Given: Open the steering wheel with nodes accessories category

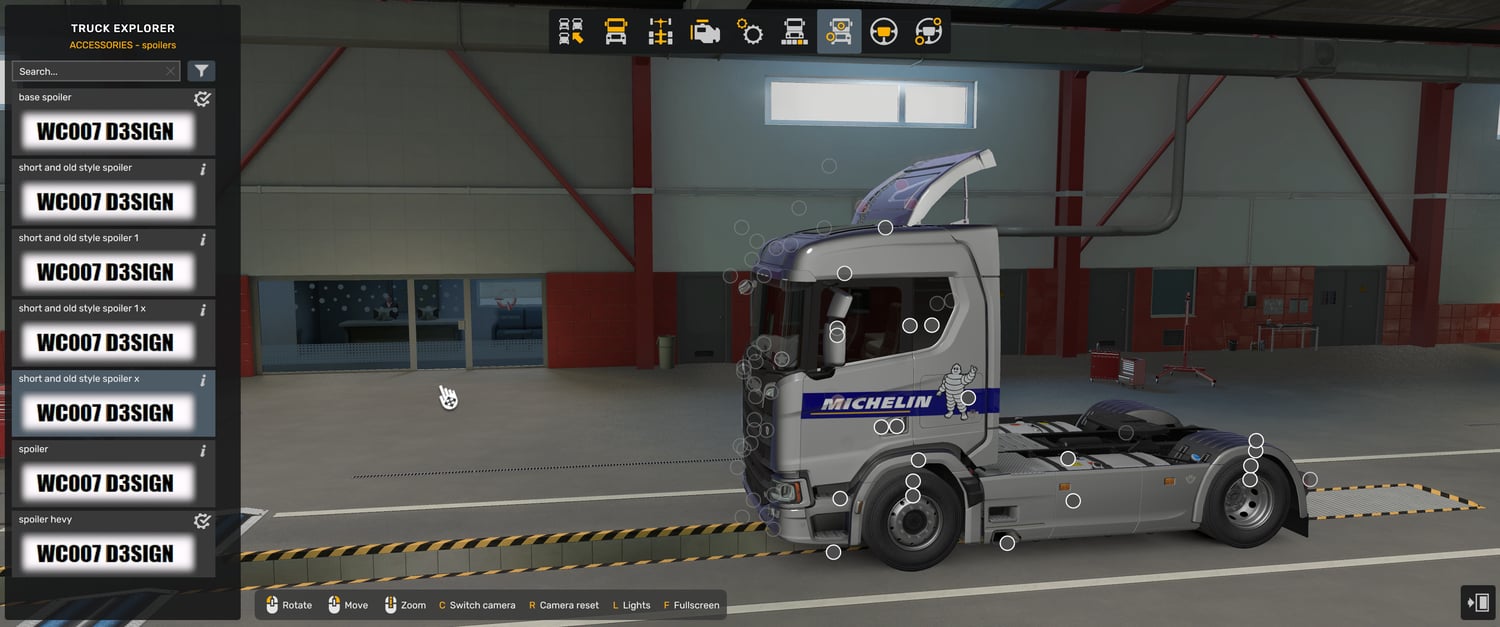Looking at the screenshot, I should point(928,32).
